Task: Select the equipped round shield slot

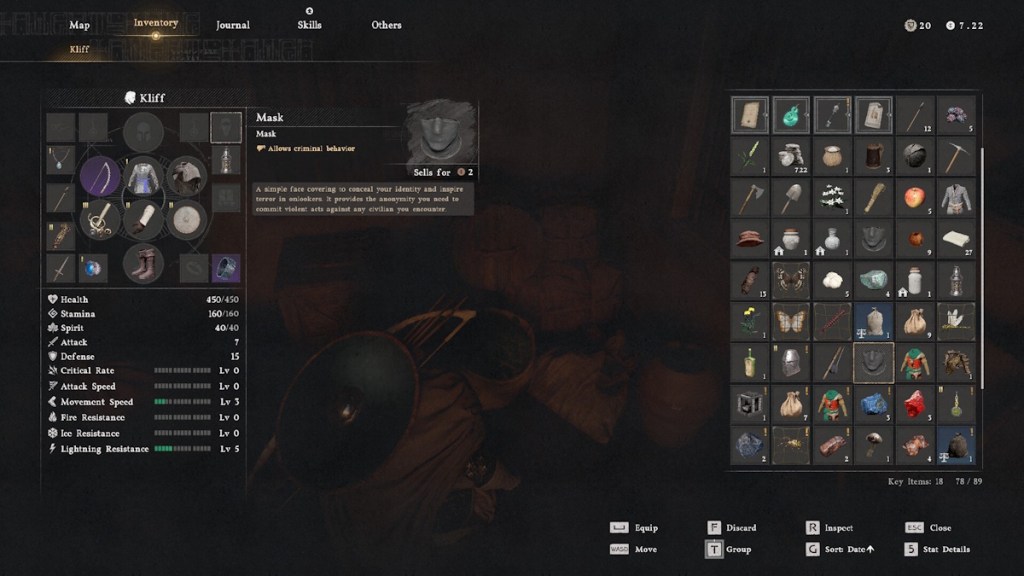Action: point(186,220)
